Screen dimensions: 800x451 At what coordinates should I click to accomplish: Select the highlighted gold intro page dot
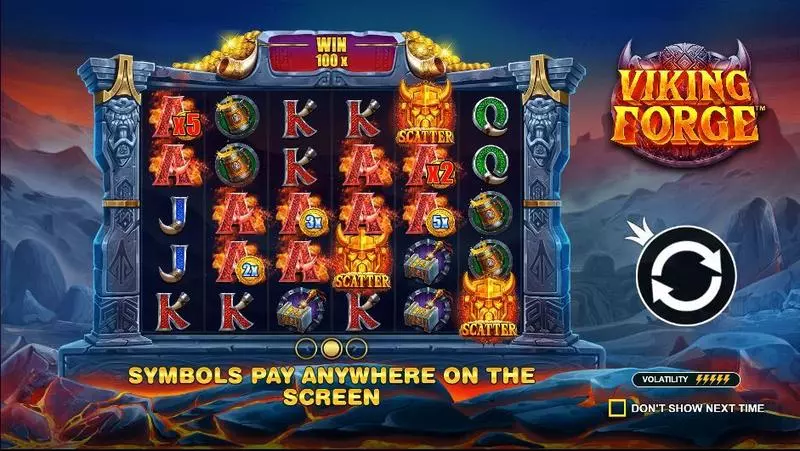pyautogui.click(x=332, y=348)
